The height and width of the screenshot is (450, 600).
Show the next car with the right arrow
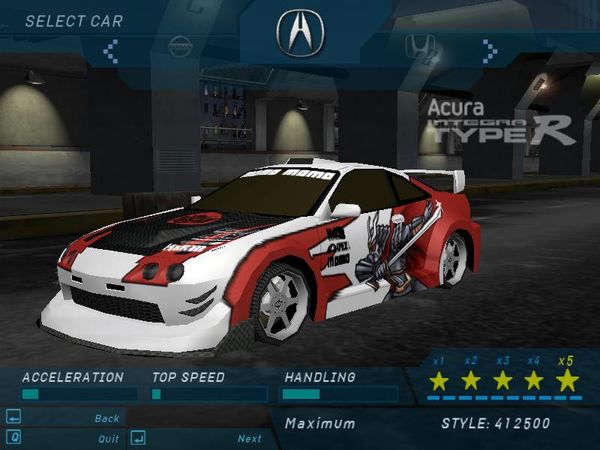coord(489,47)
